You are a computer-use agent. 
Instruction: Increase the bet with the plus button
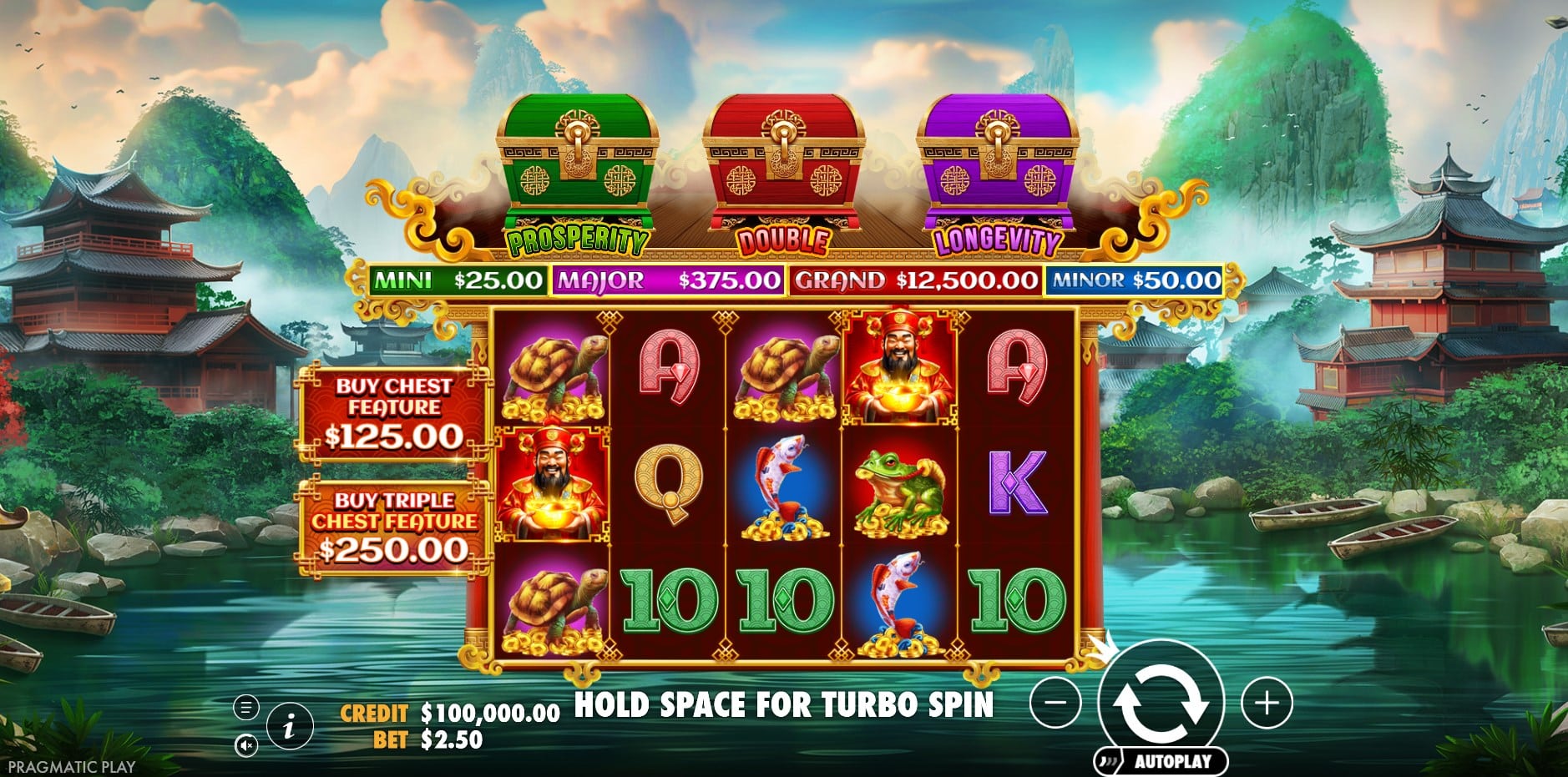tap(1267, 703)
